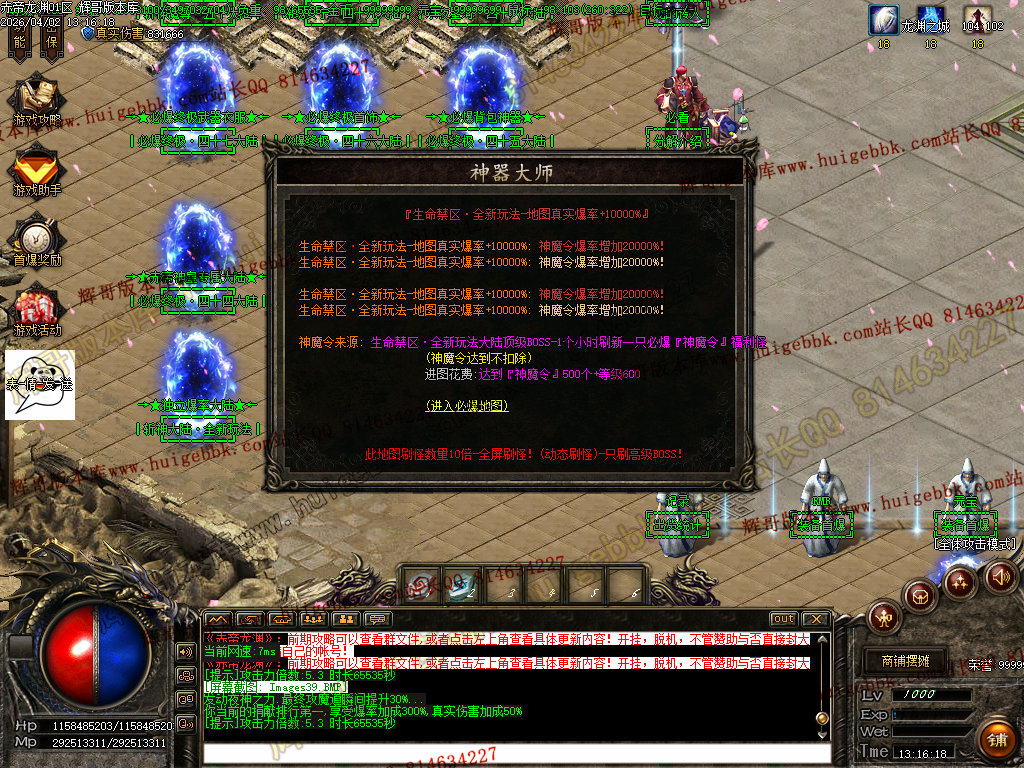The height and width of the screenshot is (768, 1024).
Task: Open the character figure round icon
Action: [884, 617]
